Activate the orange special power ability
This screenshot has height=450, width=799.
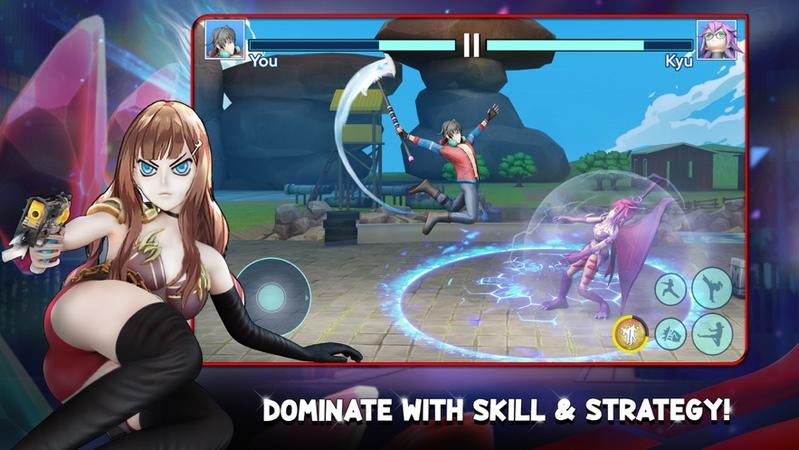[x=630, y=334]
